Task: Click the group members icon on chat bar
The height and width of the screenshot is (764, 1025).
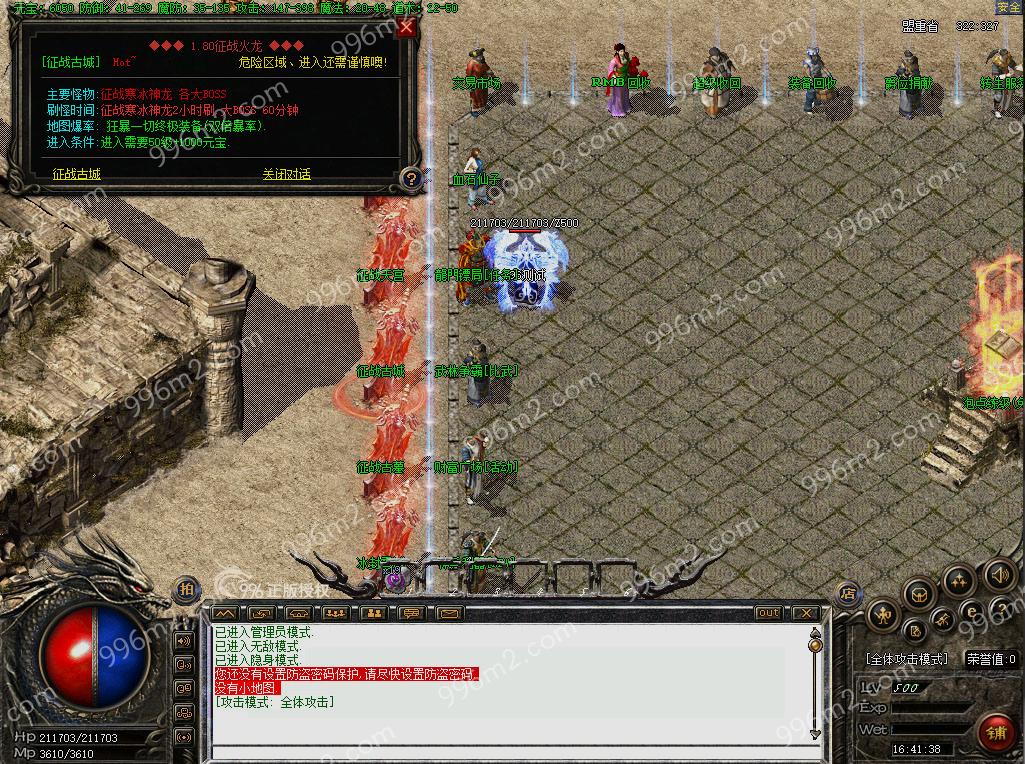Action: (x=336, y=612)
